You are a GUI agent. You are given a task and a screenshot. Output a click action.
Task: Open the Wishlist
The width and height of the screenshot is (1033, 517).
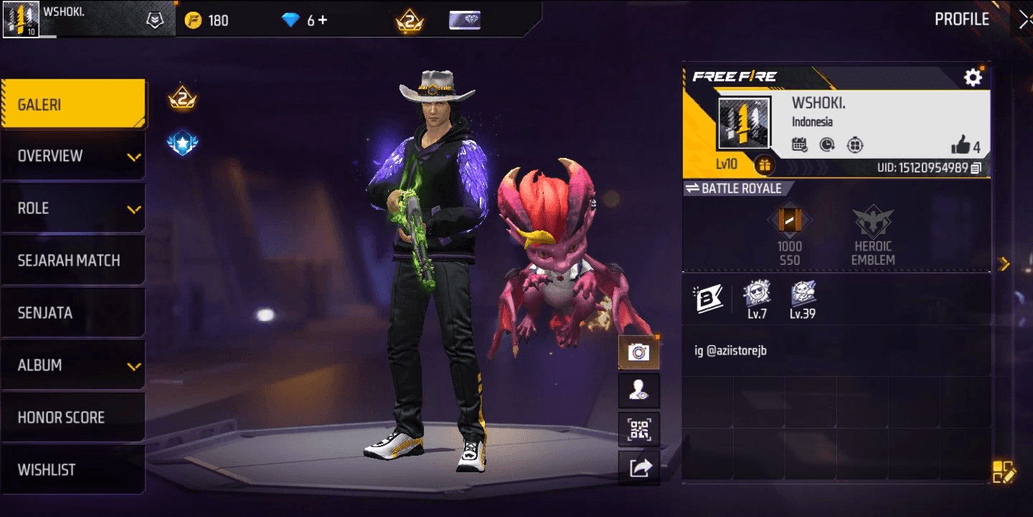point(72,469)
